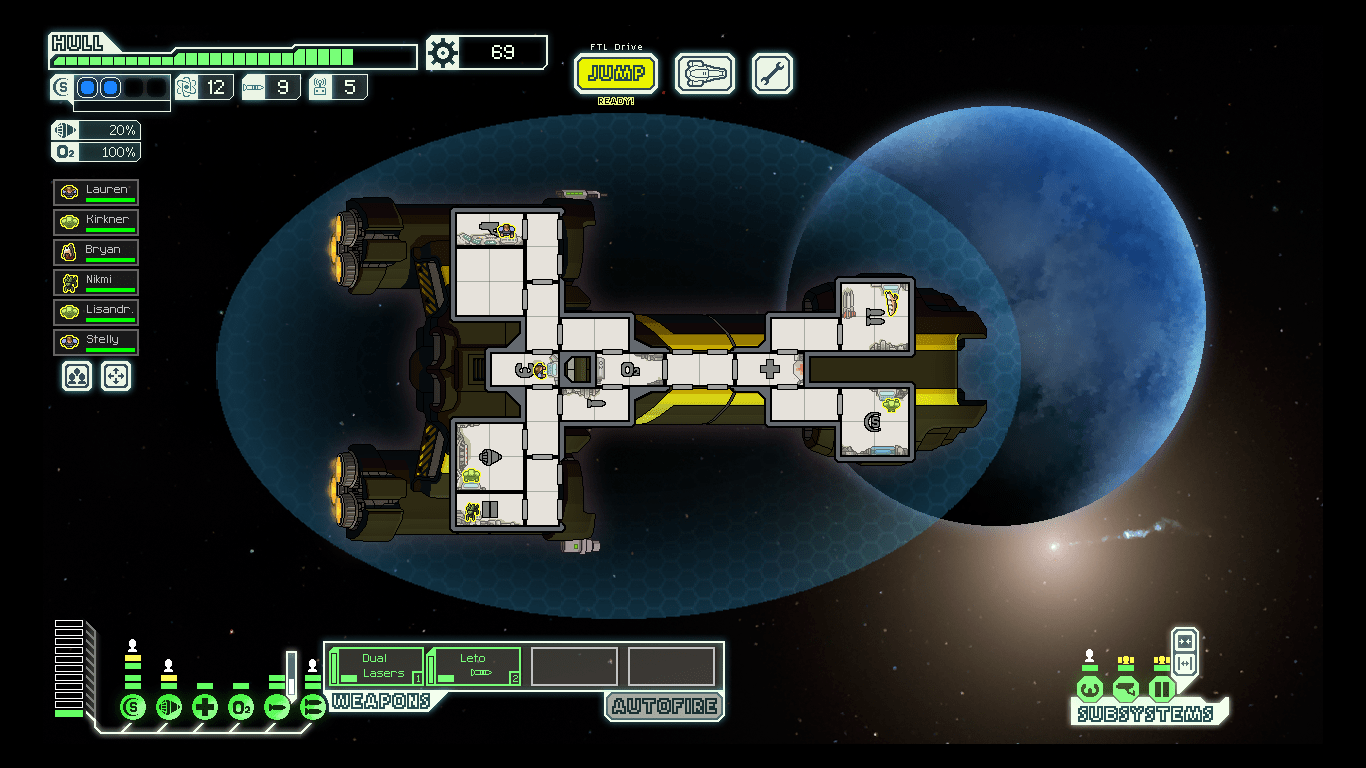Click the Piloting subsystem icon

click(1089, 688)
